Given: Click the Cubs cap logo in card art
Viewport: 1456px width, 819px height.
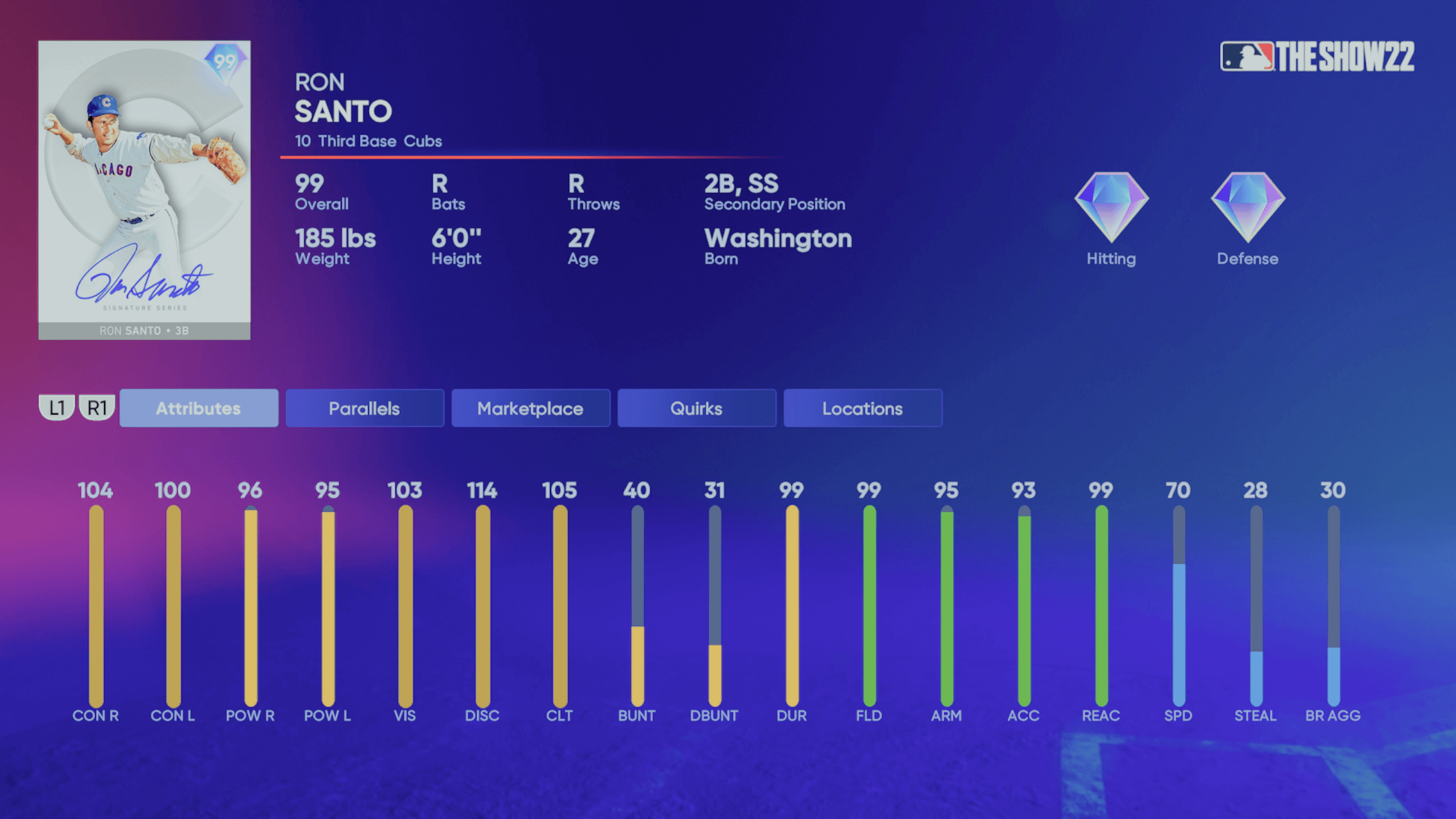Looking at the screenshot, I should (x=108, y=102).
